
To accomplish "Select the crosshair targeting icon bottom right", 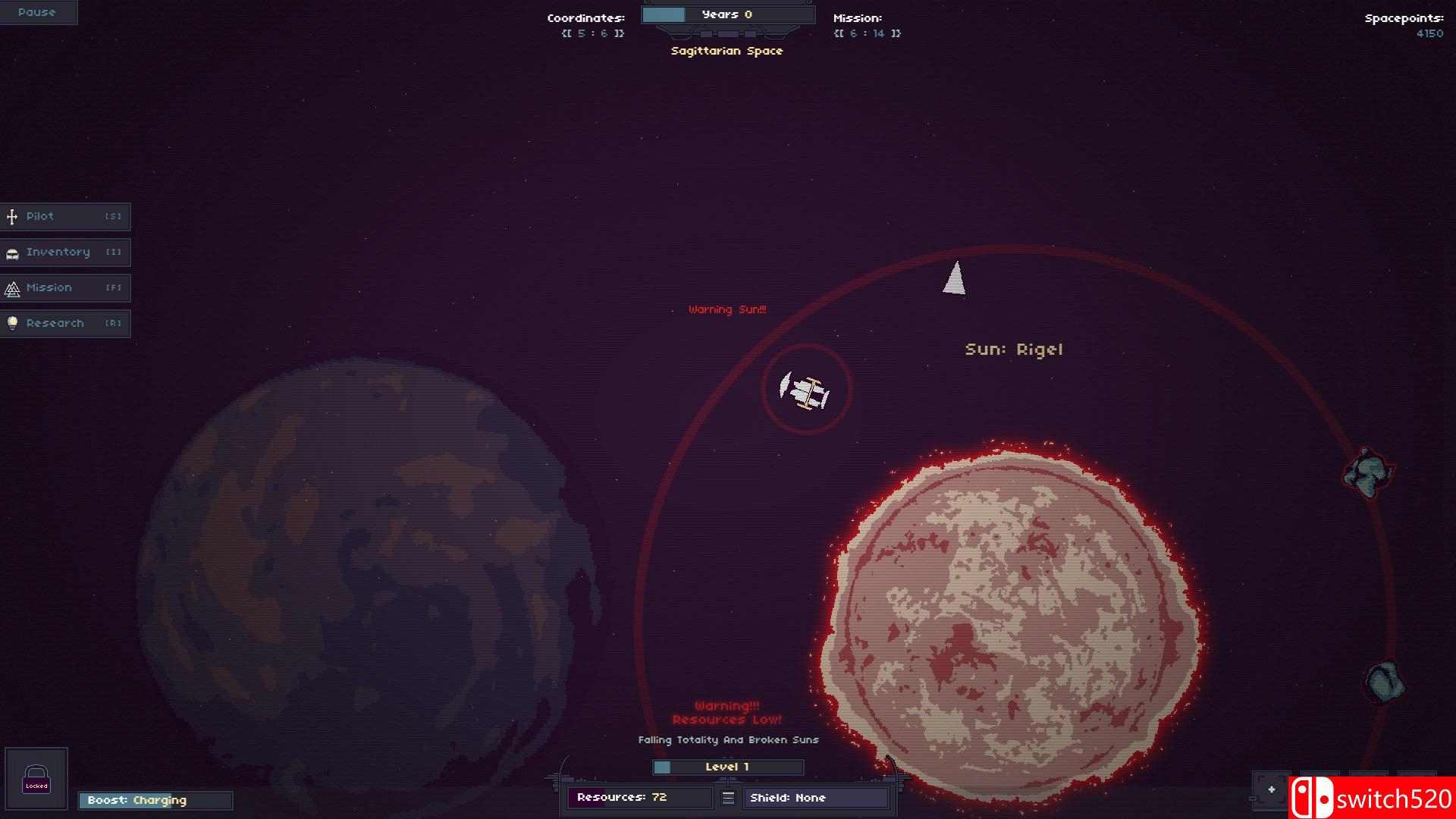I will (1271, 788).
